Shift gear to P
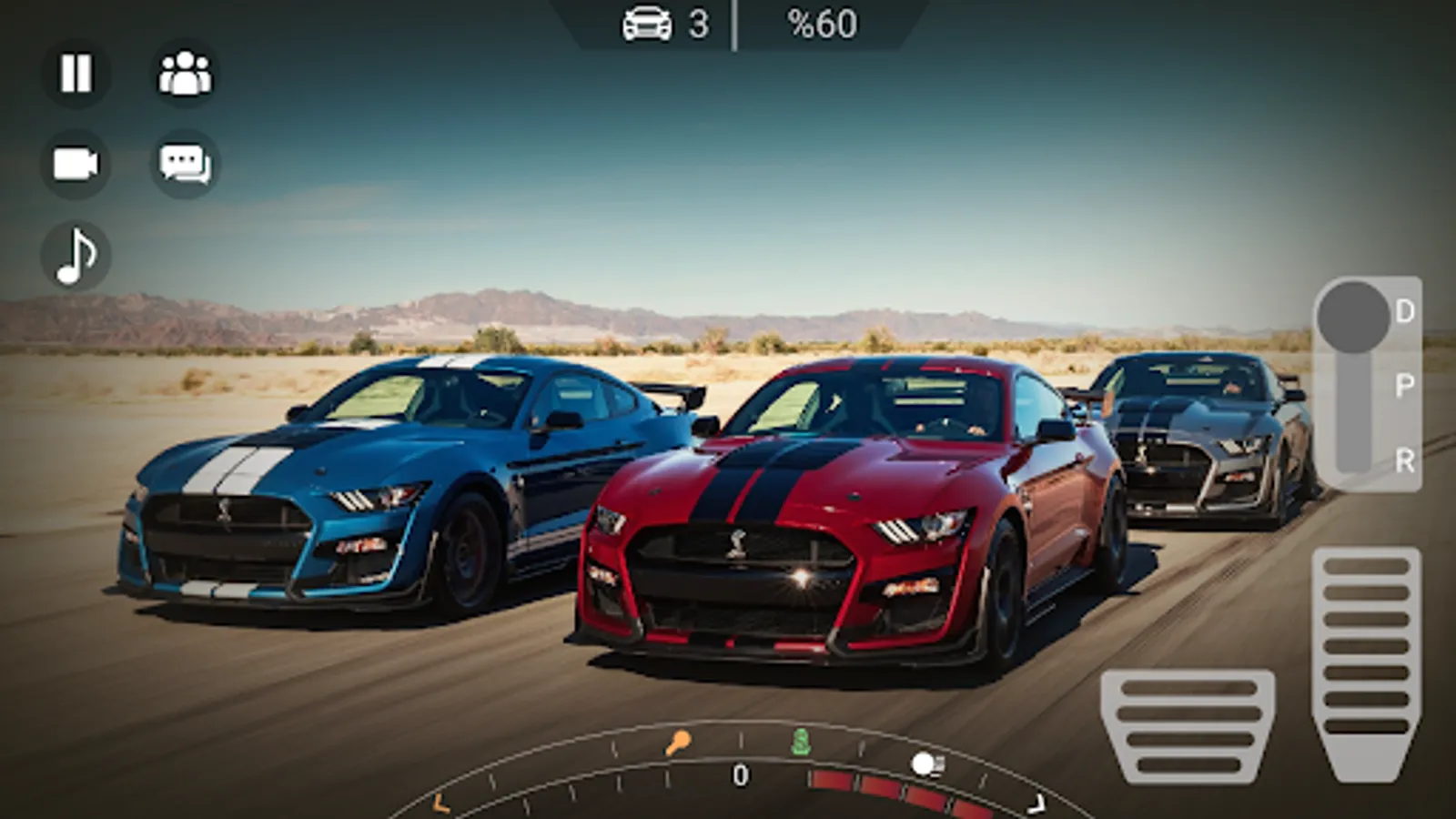The width and height of the screenshot is (1456, 819). (x=1404, y=386)
